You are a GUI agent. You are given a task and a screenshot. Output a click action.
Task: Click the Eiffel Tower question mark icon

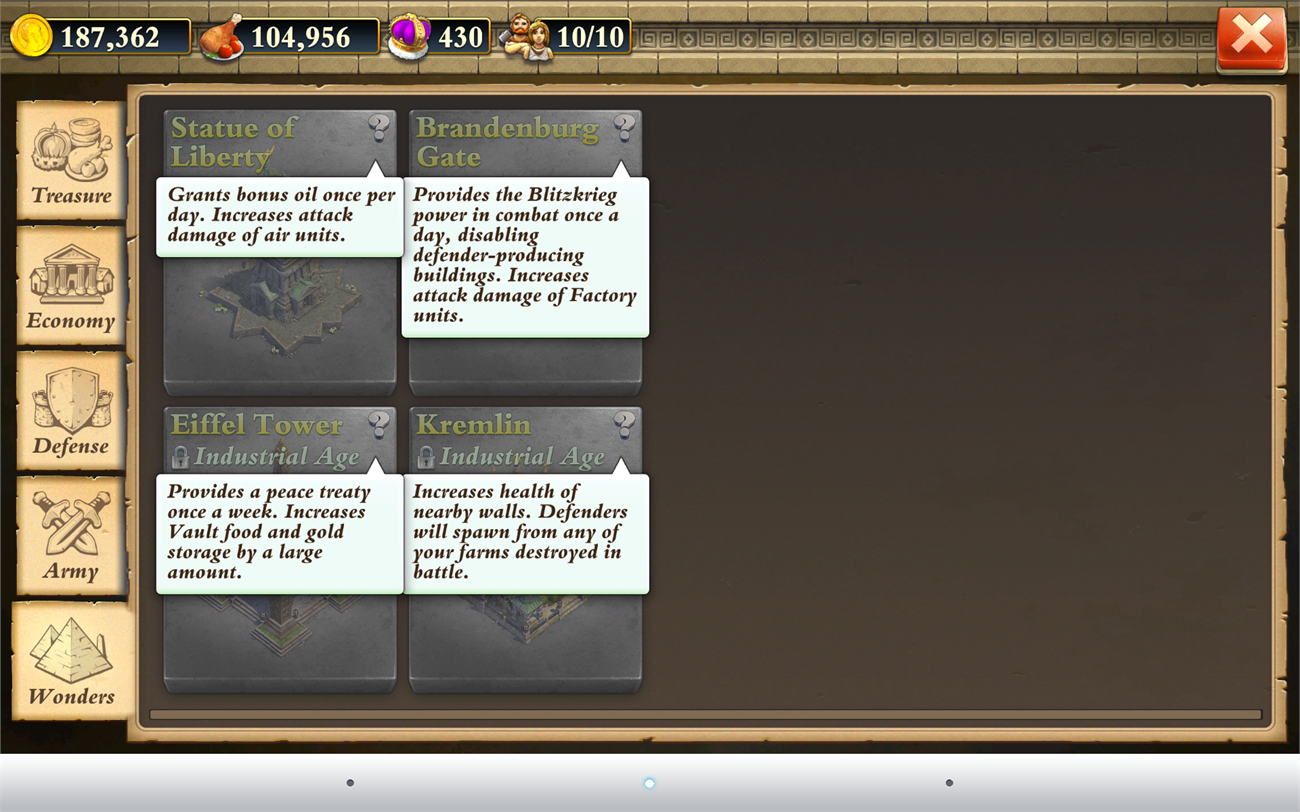point(378,424)
